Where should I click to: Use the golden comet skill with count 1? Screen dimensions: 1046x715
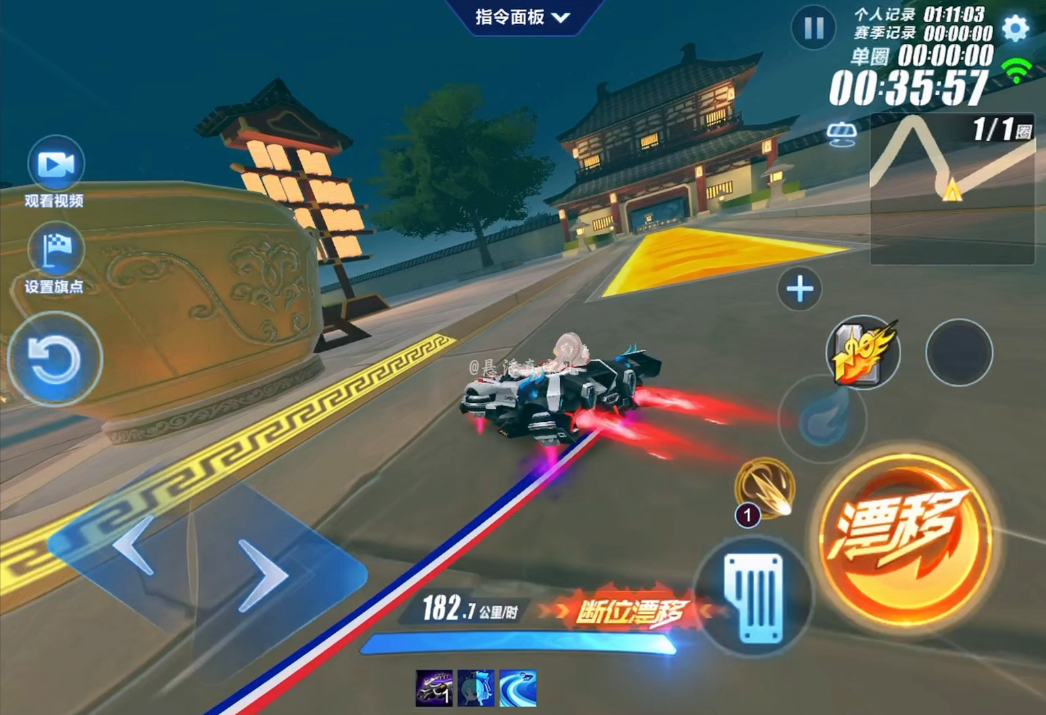click(x=765, y=488)
